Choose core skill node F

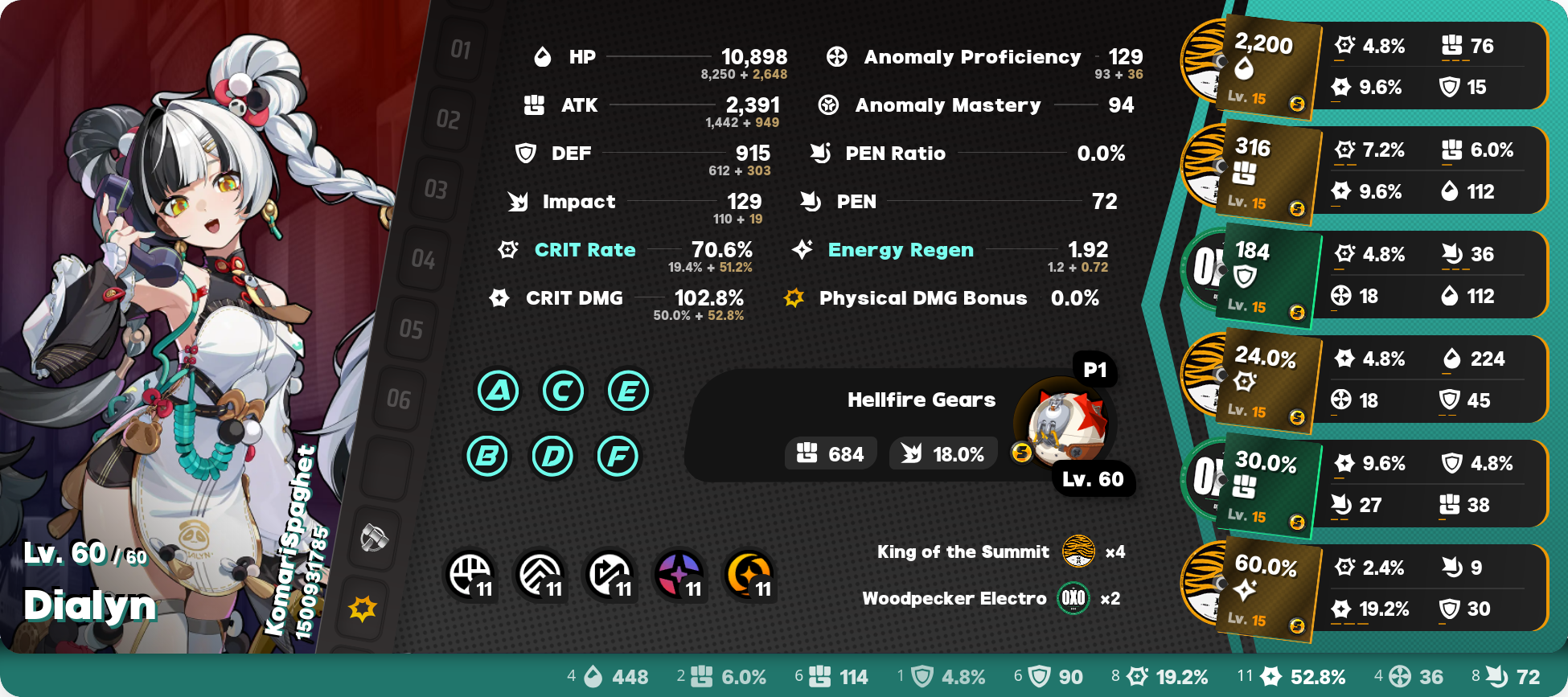pos(618,457)
